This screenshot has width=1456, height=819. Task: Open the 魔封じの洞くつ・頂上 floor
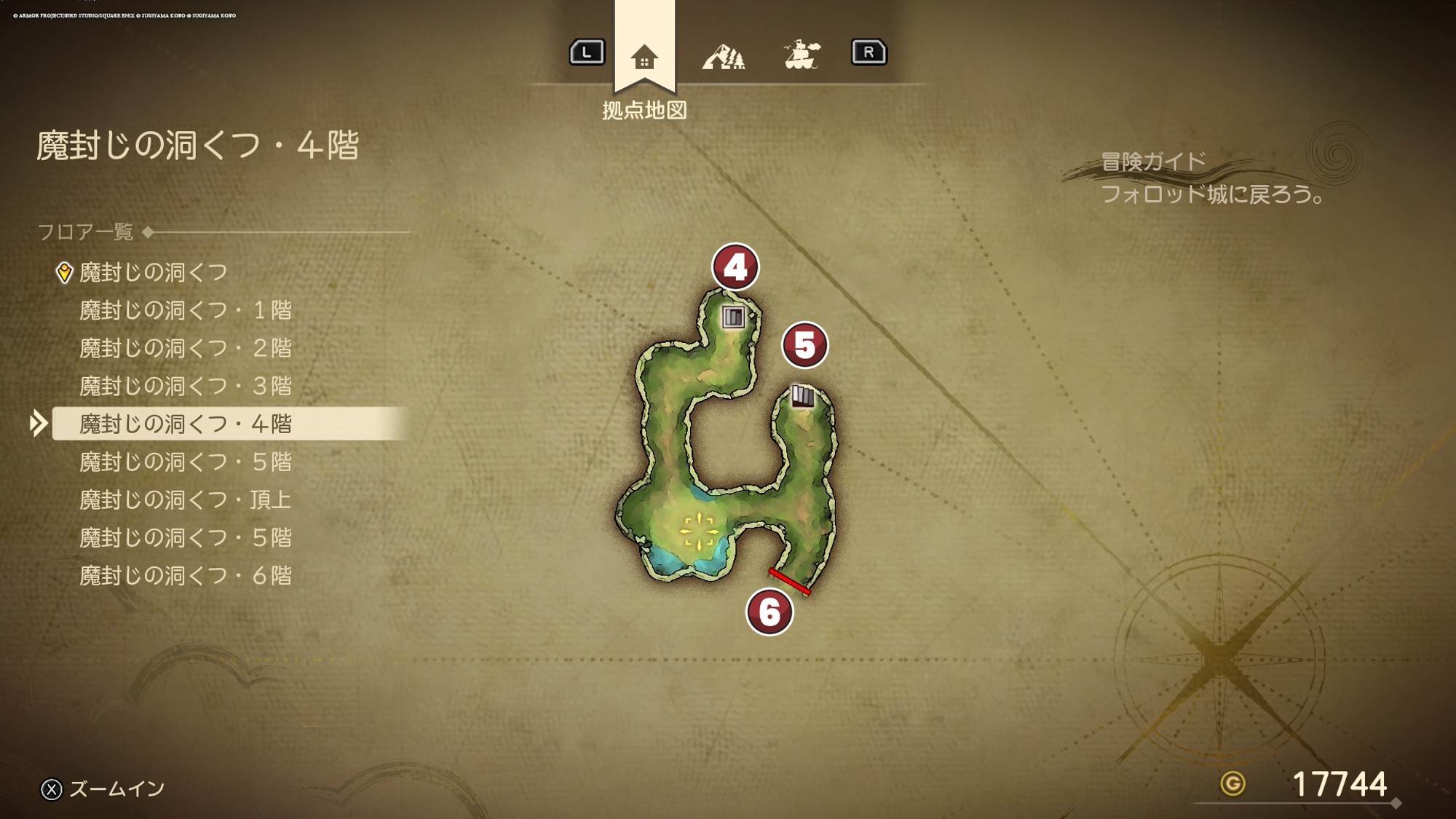click(185, 499)
